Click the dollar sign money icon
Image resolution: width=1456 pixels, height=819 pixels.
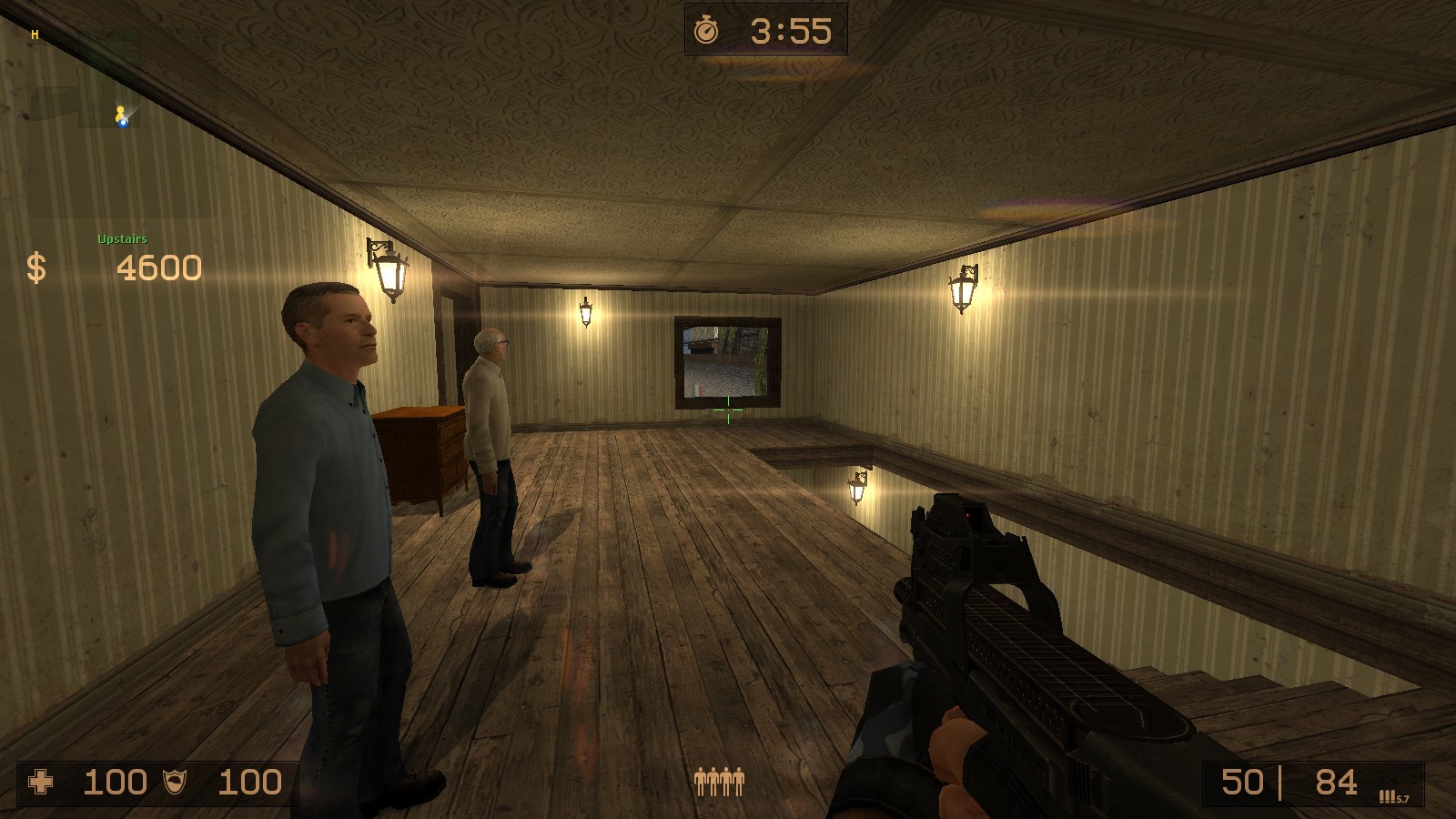pos(35,268)
